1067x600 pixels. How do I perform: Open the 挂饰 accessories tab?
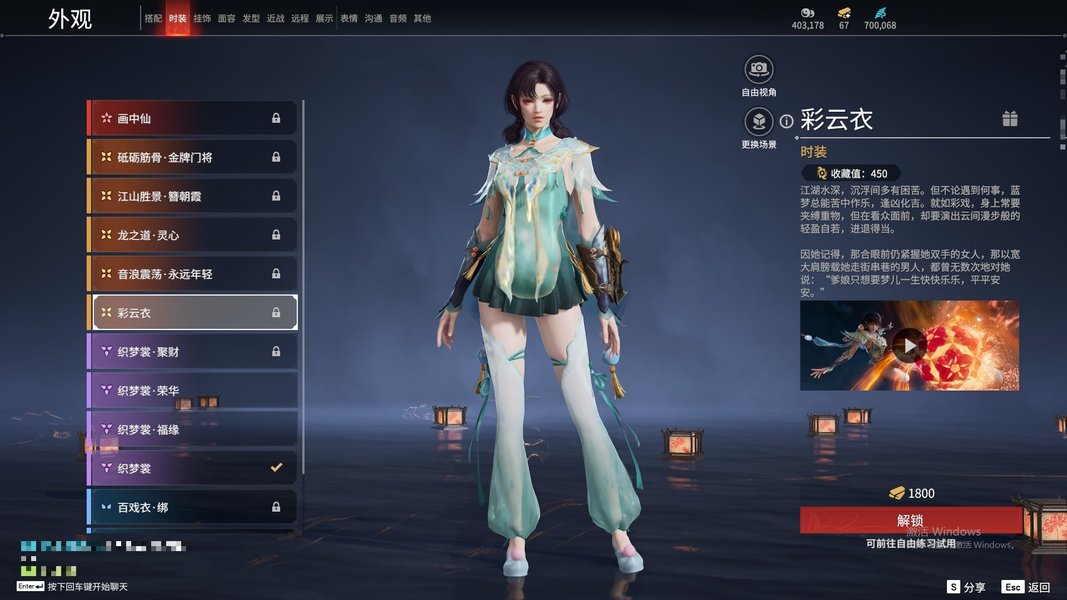point(202,18)
